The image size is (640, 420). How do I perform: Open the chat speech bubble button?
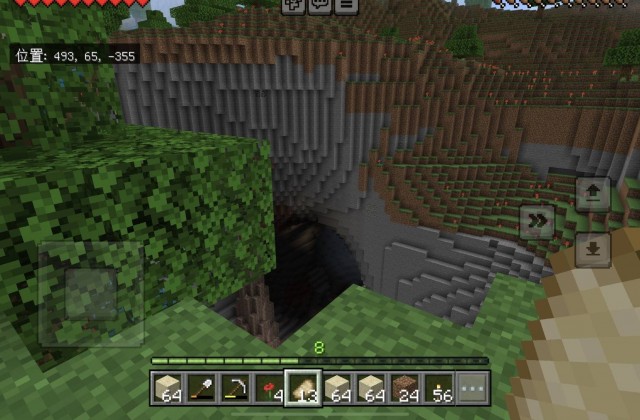tap(320, 5)
